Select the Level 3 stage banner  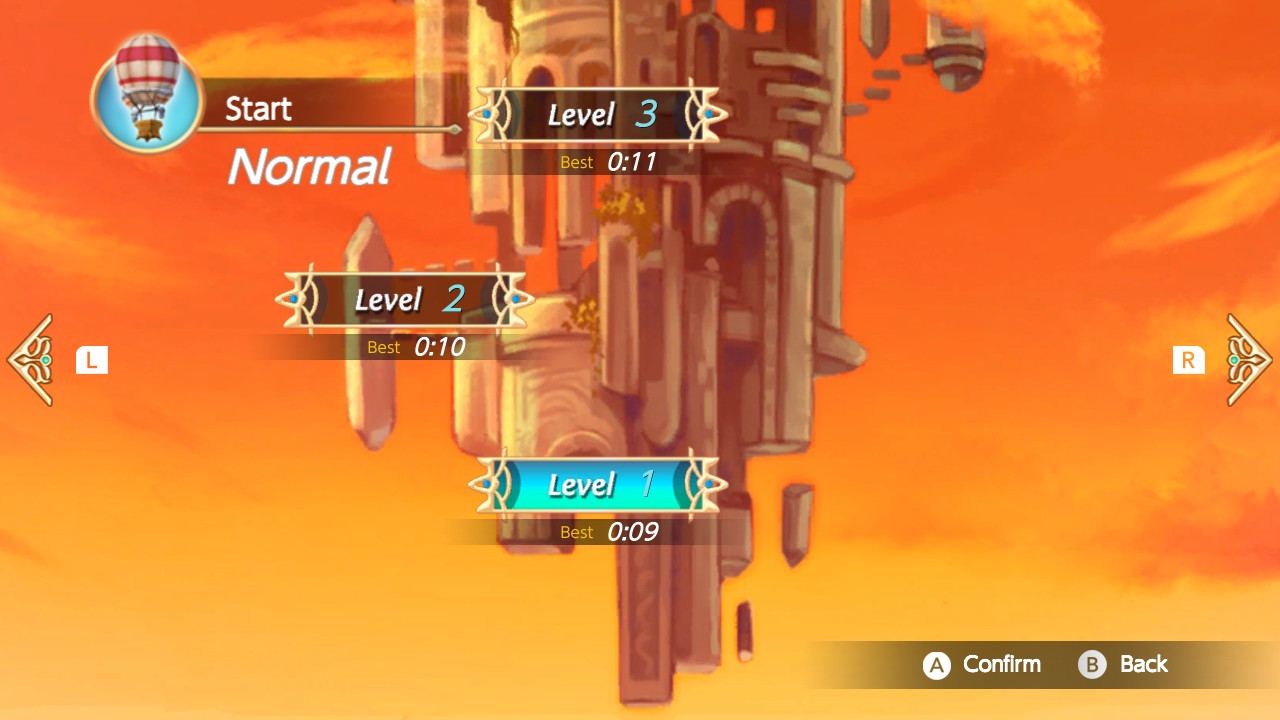(x=596, y=114)
